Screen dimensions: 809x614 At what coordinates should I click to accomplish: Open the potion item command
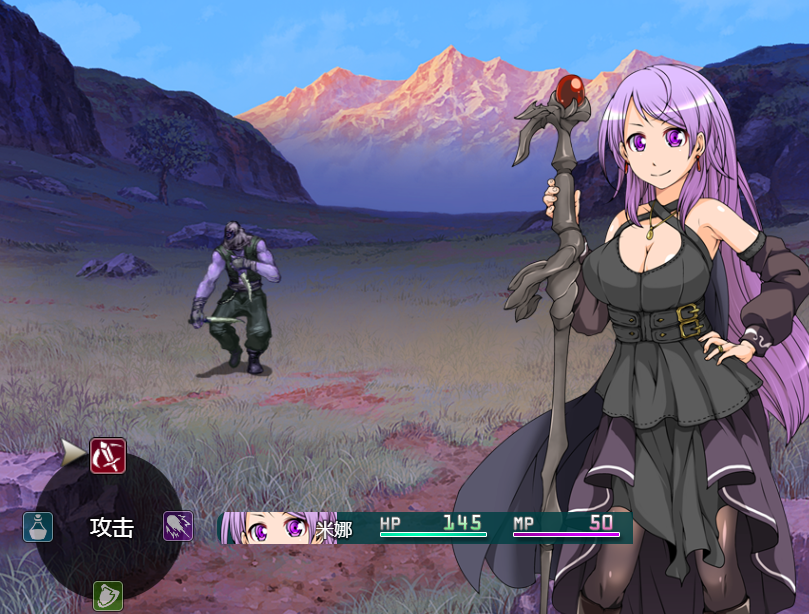point(38,527)
